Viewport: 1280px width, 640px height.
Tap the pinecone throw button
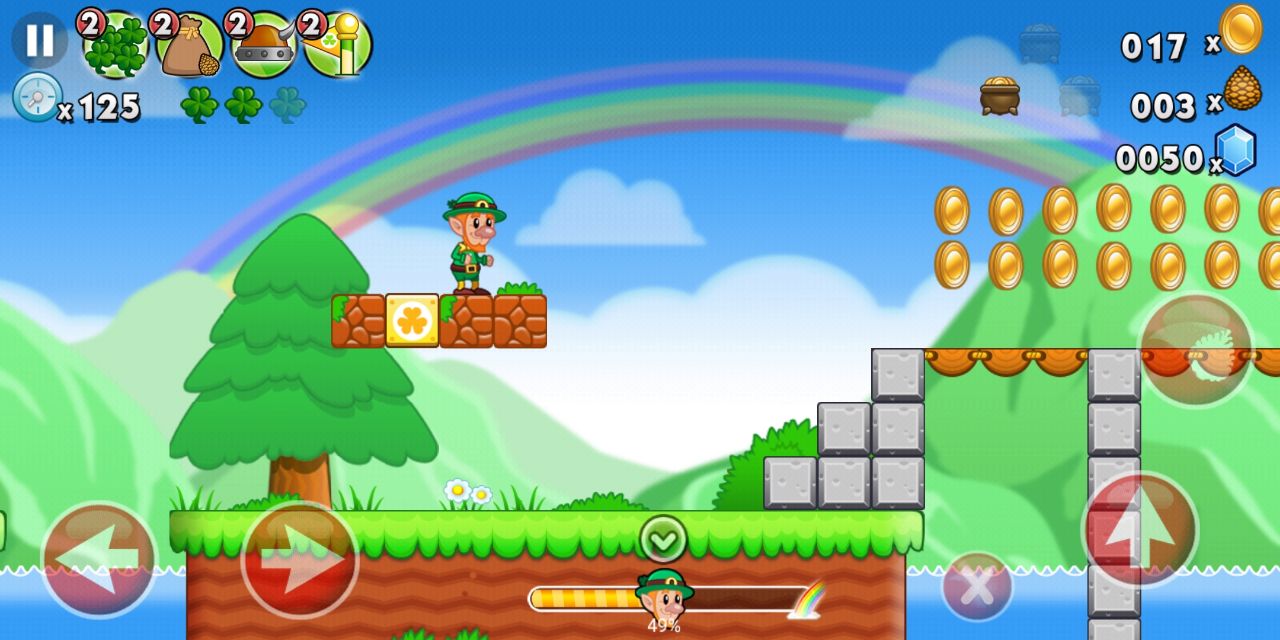point(1196,350)
